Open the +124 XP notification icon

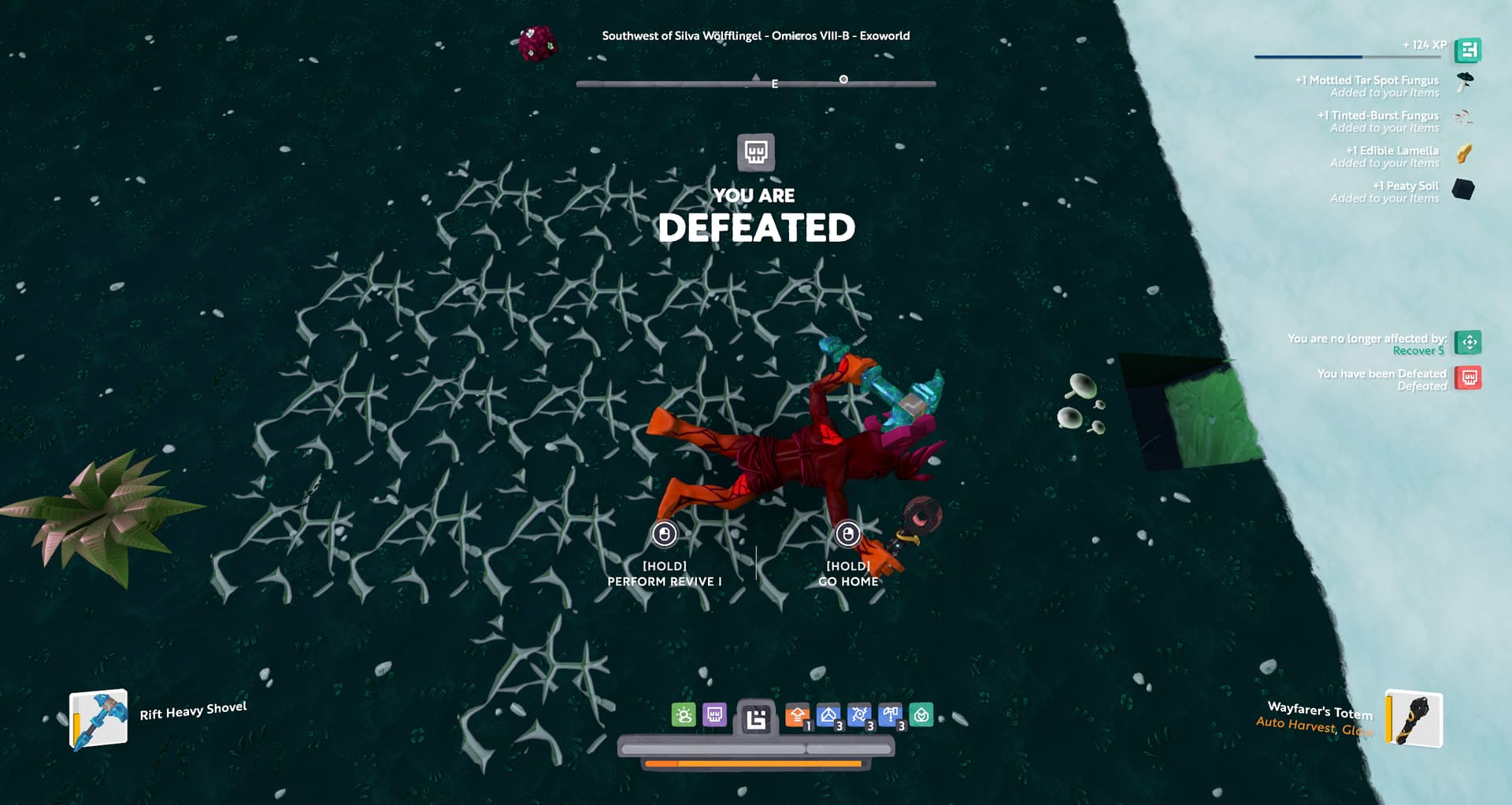pyautogui.click(x=1468, y=50)
